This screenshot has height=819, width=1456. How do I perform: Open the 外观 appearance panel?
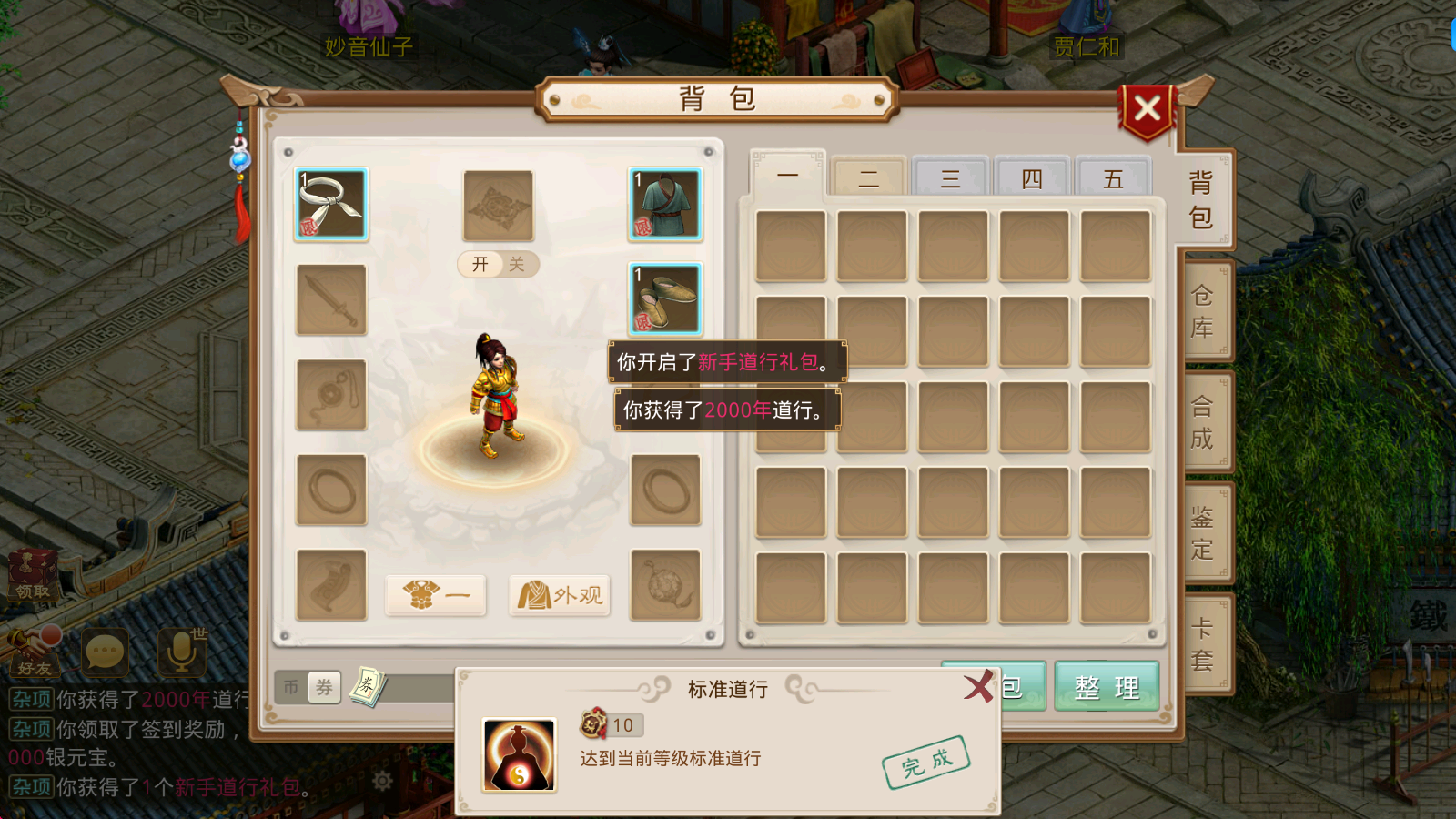[x=559, y=596]
